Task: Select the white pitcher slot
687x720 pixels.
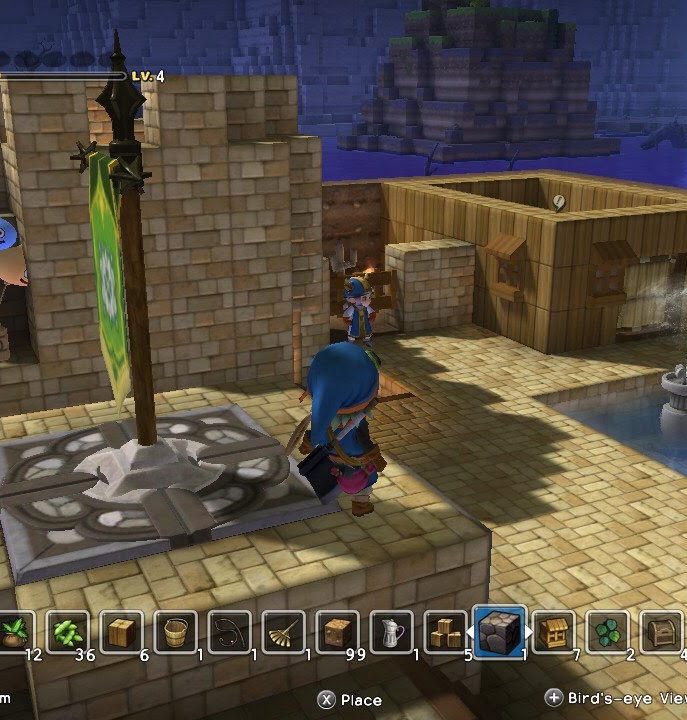Action: tap(391, 632)
